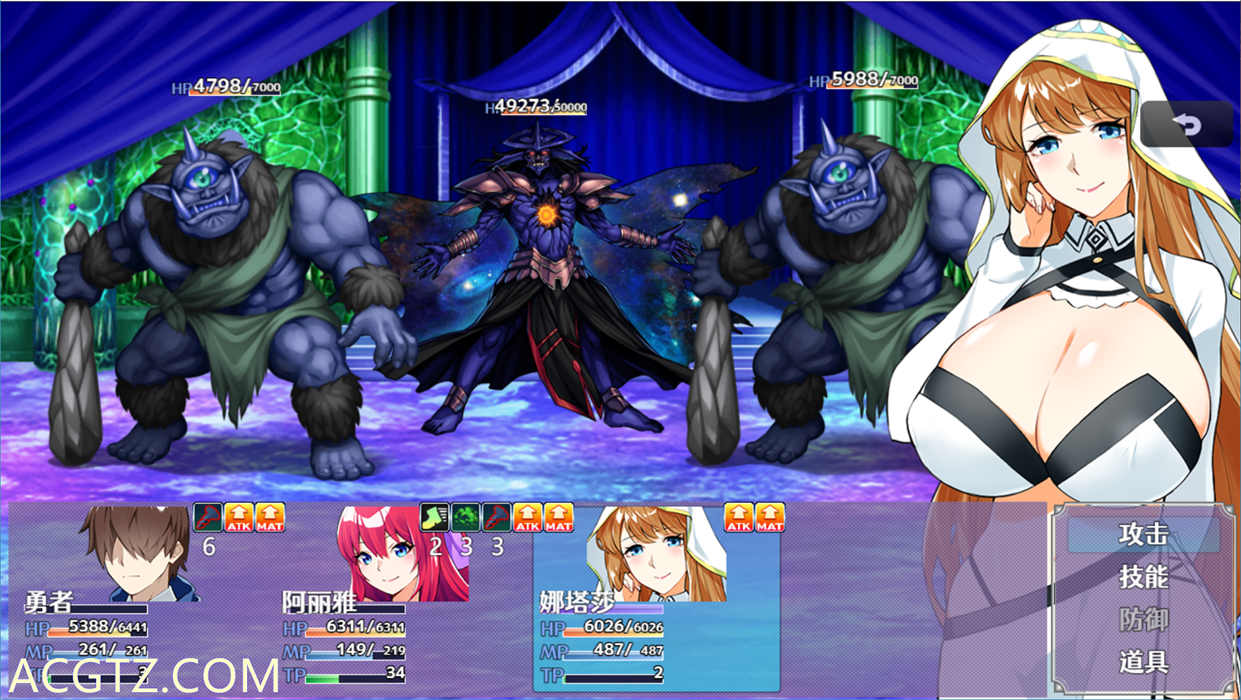The width and height of the screenshot is (1241, 700).
Task: Click the back arrow button
Action: (1187, 125)
